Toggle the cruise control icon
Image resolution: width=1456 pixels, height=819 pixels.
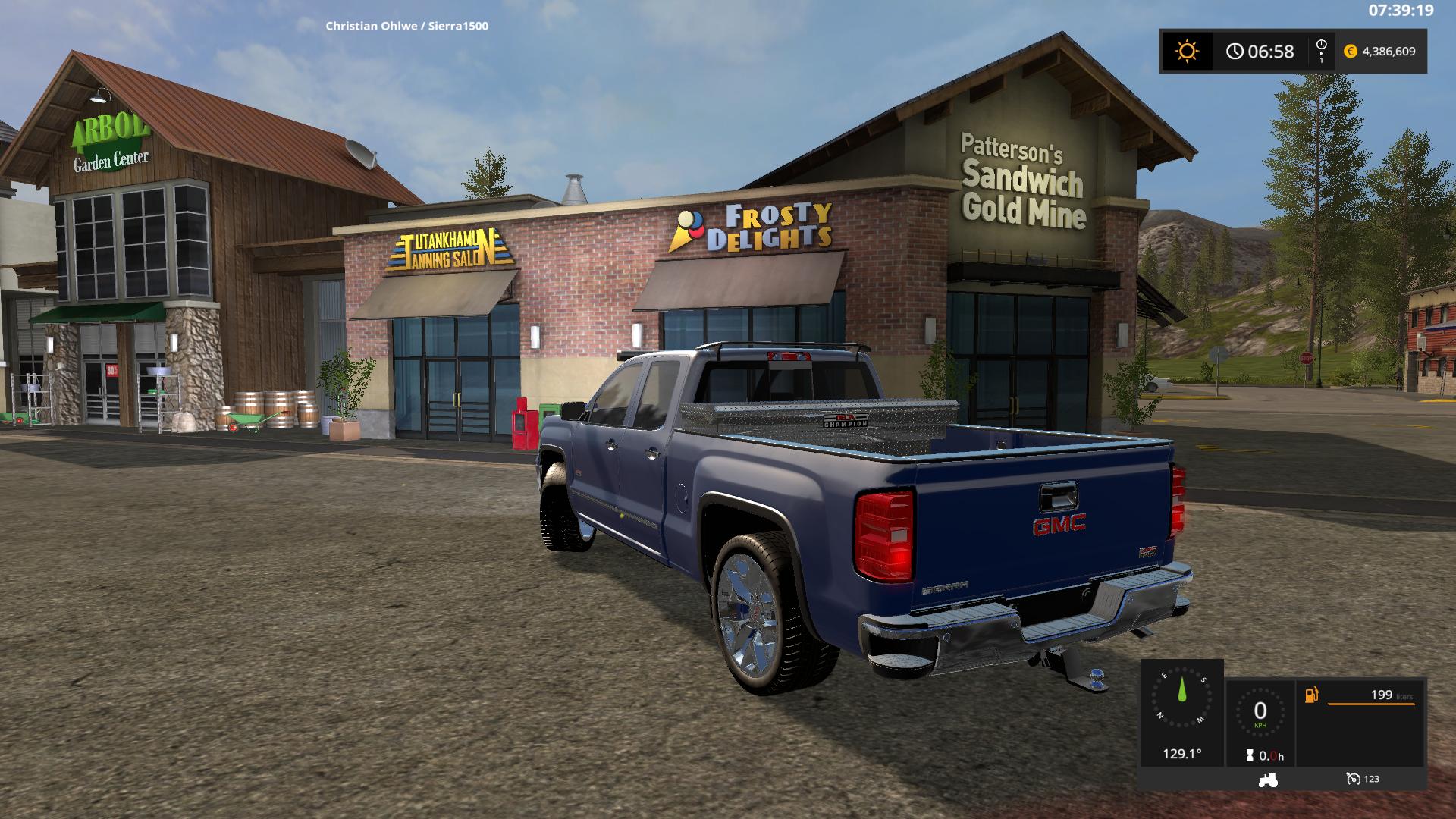tap(1354, 779)
